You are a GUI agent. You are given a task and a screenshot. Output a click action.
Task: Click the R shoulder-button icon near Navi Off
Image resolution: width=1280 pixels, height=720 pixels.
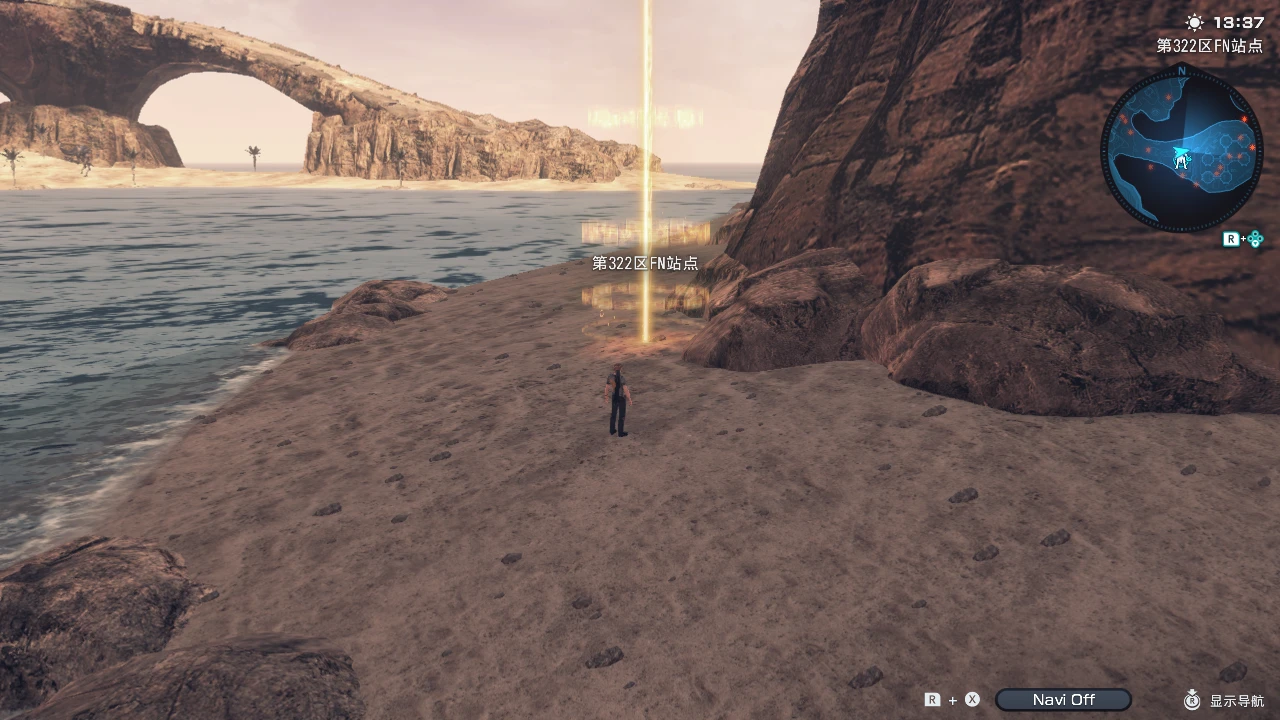[931, 698]
